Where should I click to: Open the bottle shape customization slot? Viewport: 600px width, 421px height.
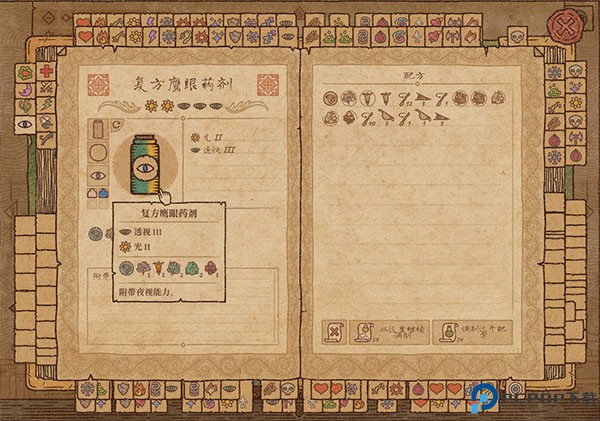99,130
